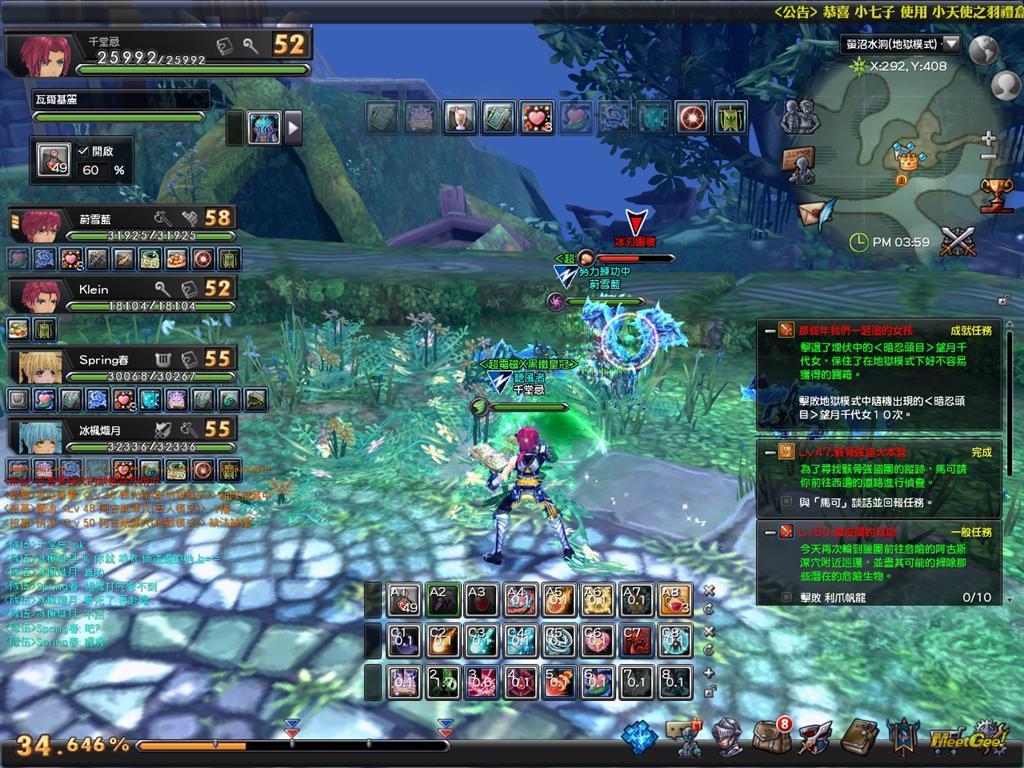
Task: Expand the pet panel arrow button
Action: (293, 128)
